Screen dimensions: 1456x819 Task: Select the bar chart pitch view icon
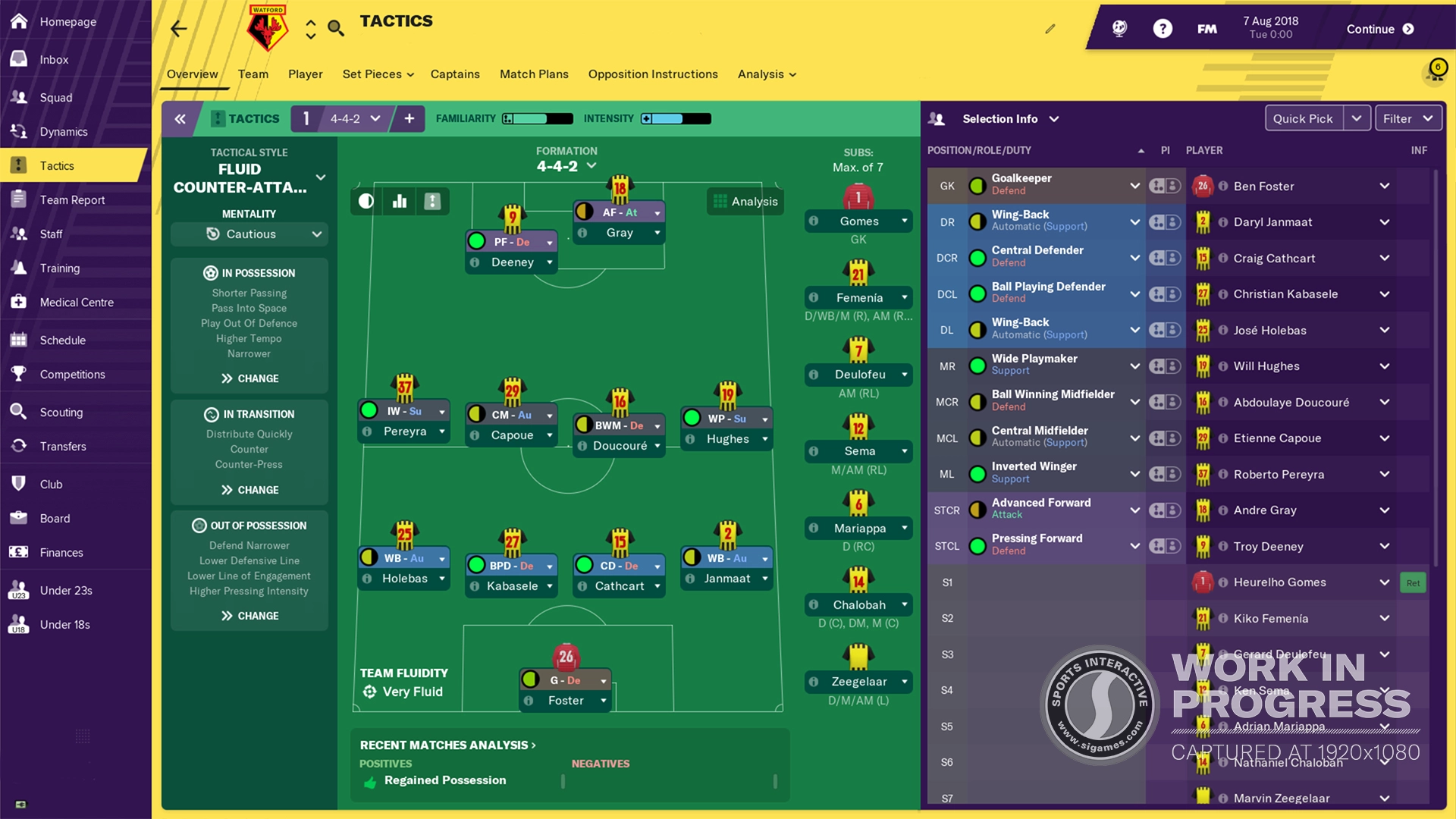[398, 201]
